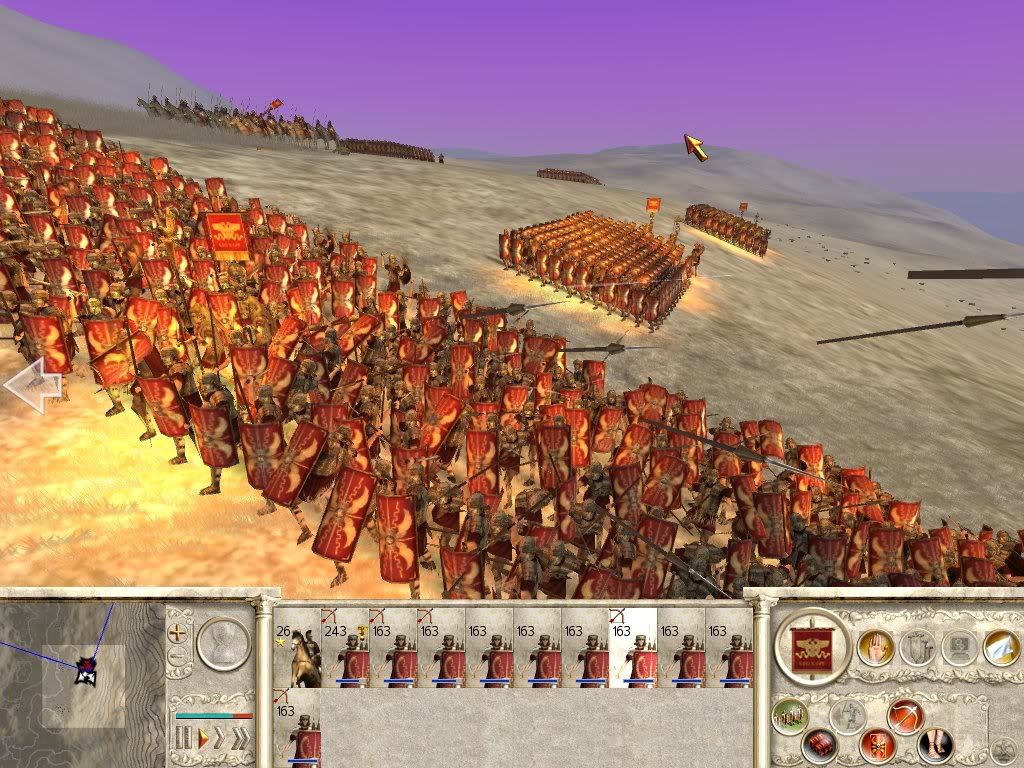
Task: Set battle speed to fast forward
Action: click(x=220, y=739)
